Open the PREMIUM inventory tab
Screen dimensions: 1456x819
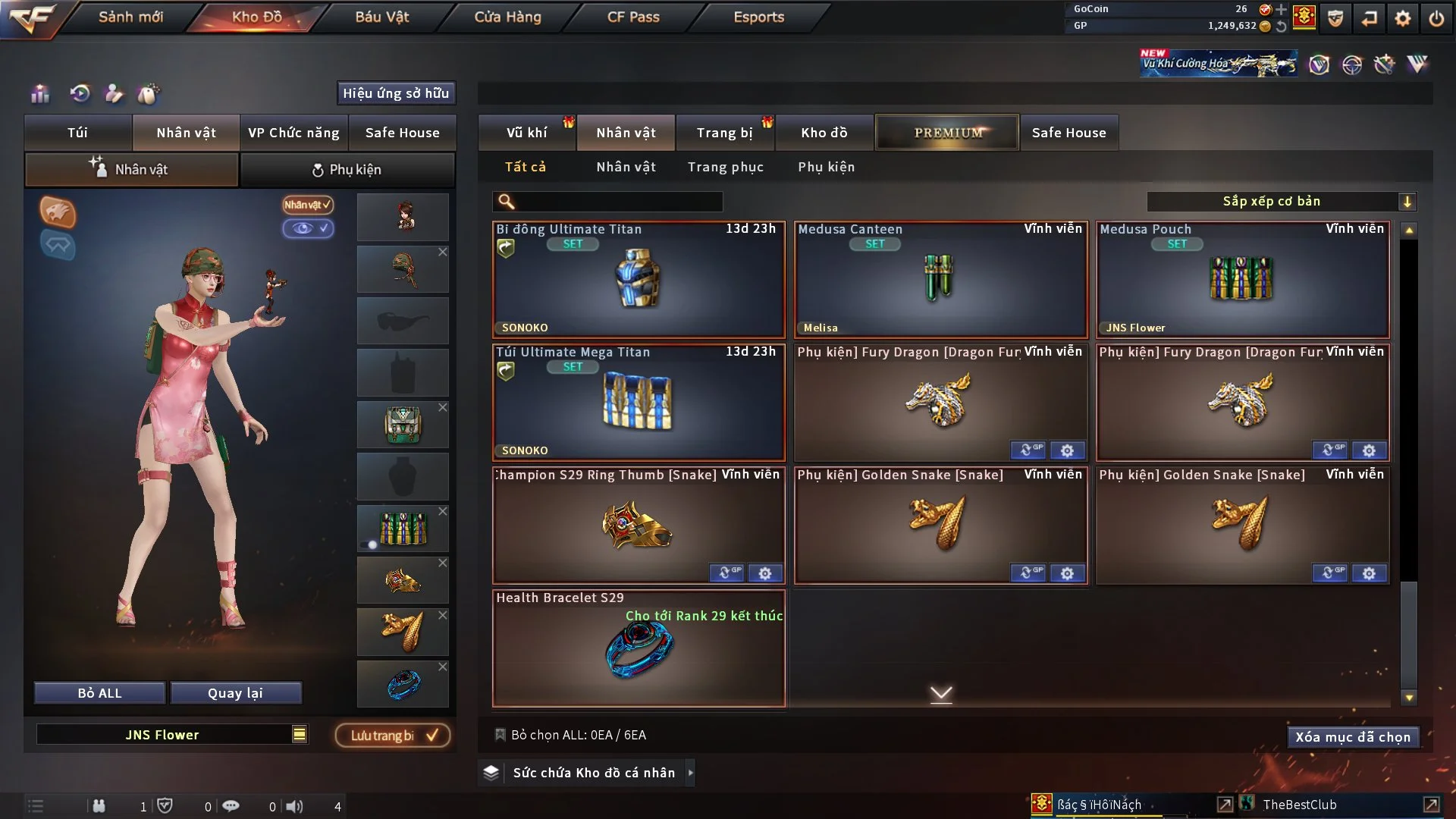click(947, 132)
